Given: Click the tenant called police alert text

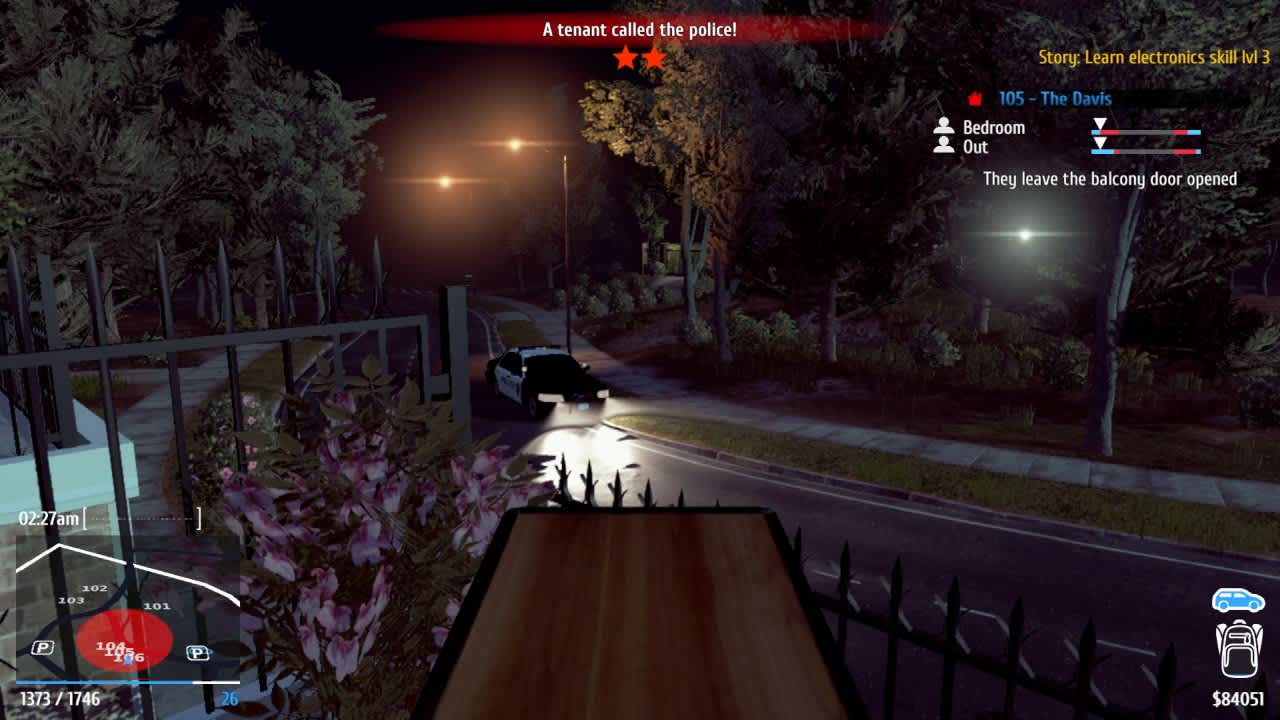Looking at the screenshot, I should pos(639,30).
